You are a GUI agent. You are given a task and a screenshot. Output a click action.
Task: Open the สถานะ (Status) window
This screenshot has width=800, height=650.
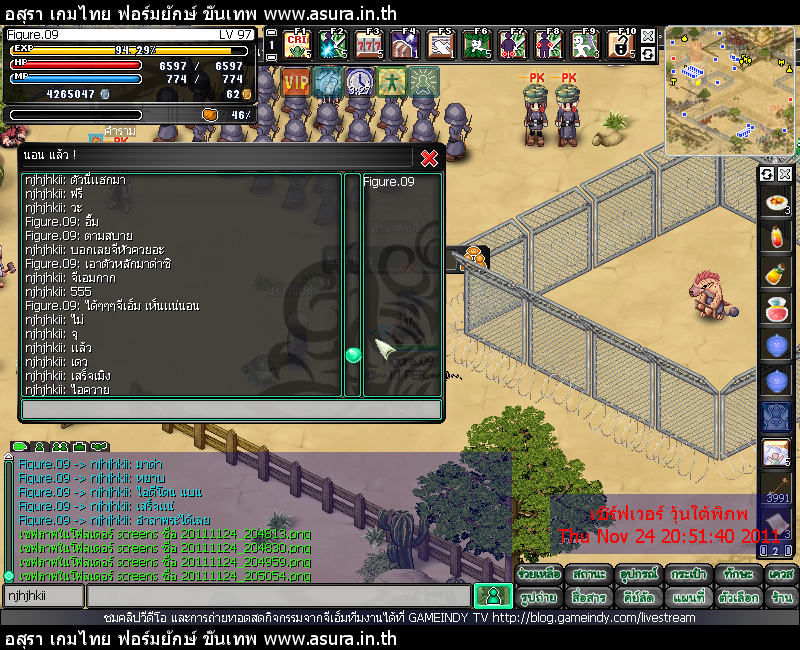pos(589,575)
